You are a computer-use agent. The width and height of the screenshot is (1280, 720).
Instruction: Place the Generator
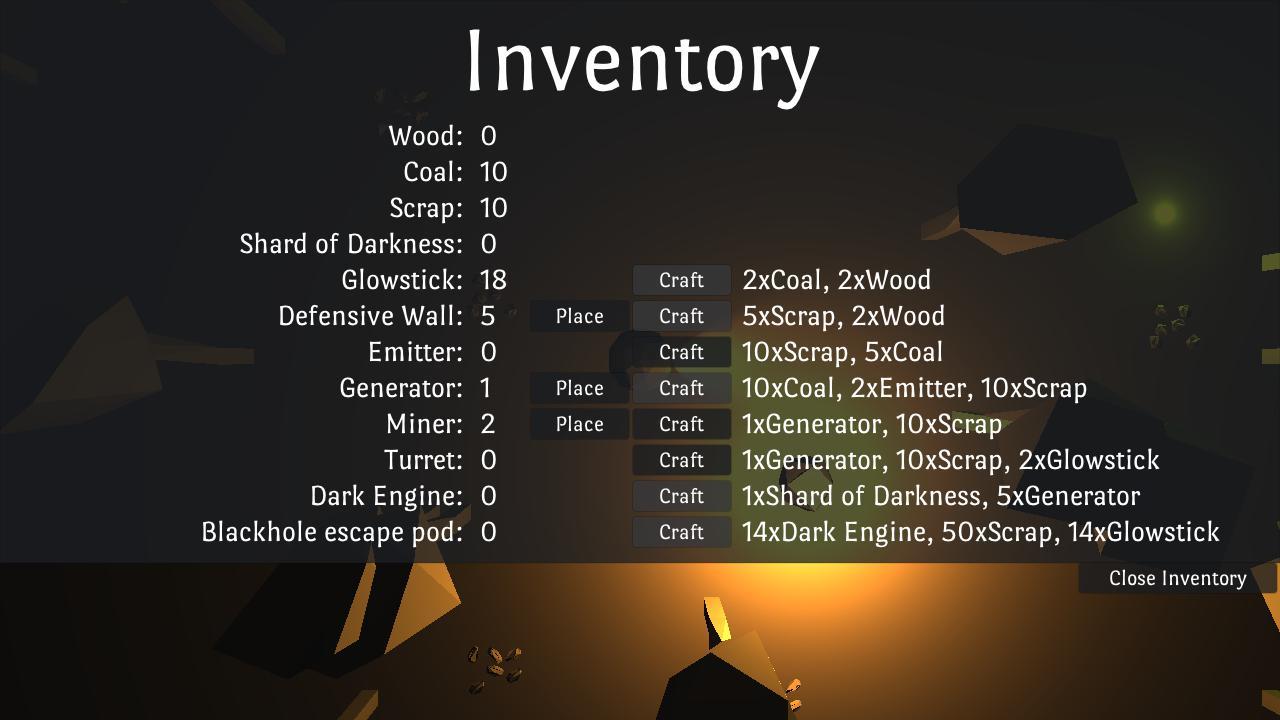coord(579,388)
